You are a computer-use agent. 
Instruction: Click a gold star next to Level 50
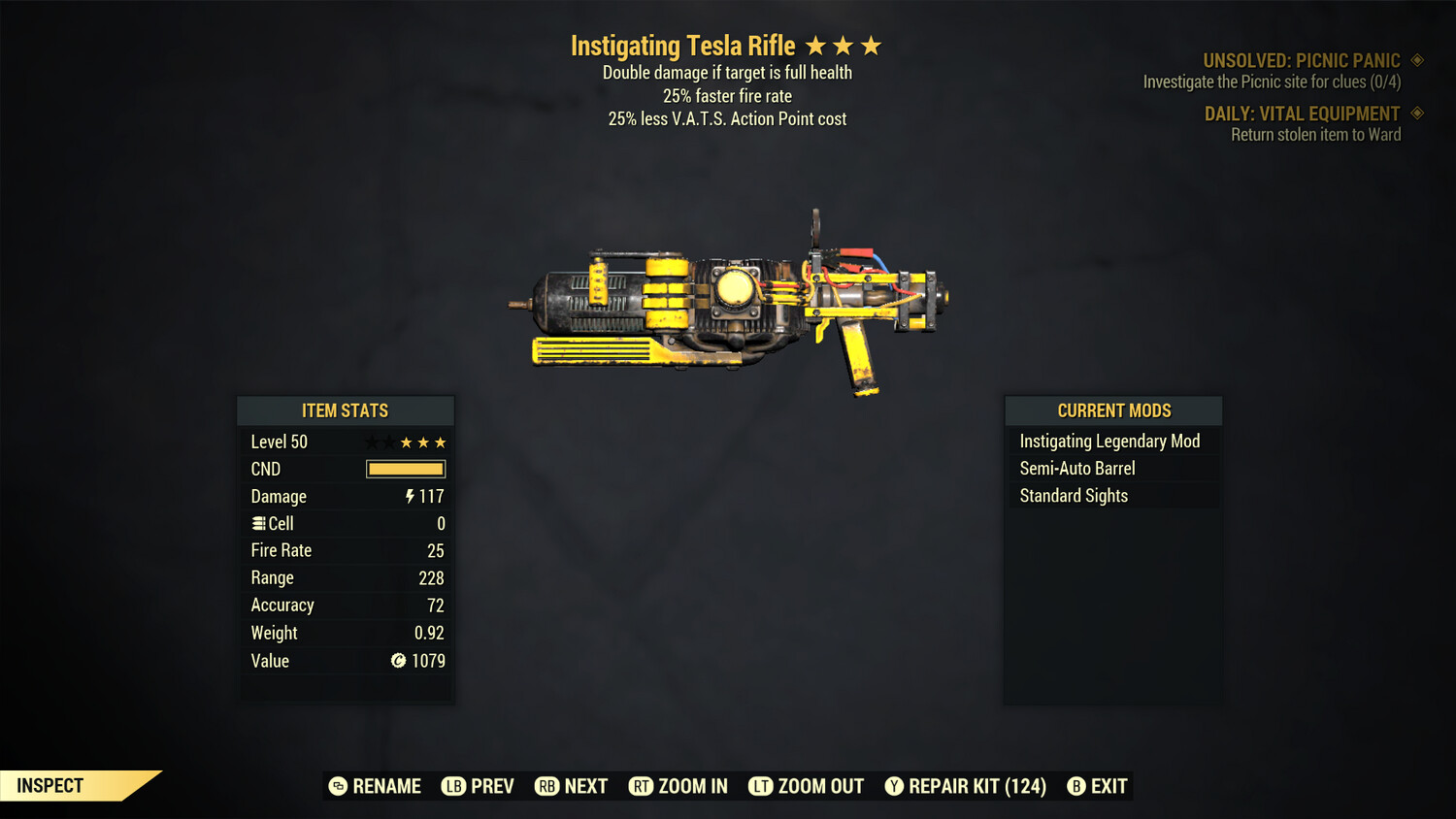click(x=422, y=442)
